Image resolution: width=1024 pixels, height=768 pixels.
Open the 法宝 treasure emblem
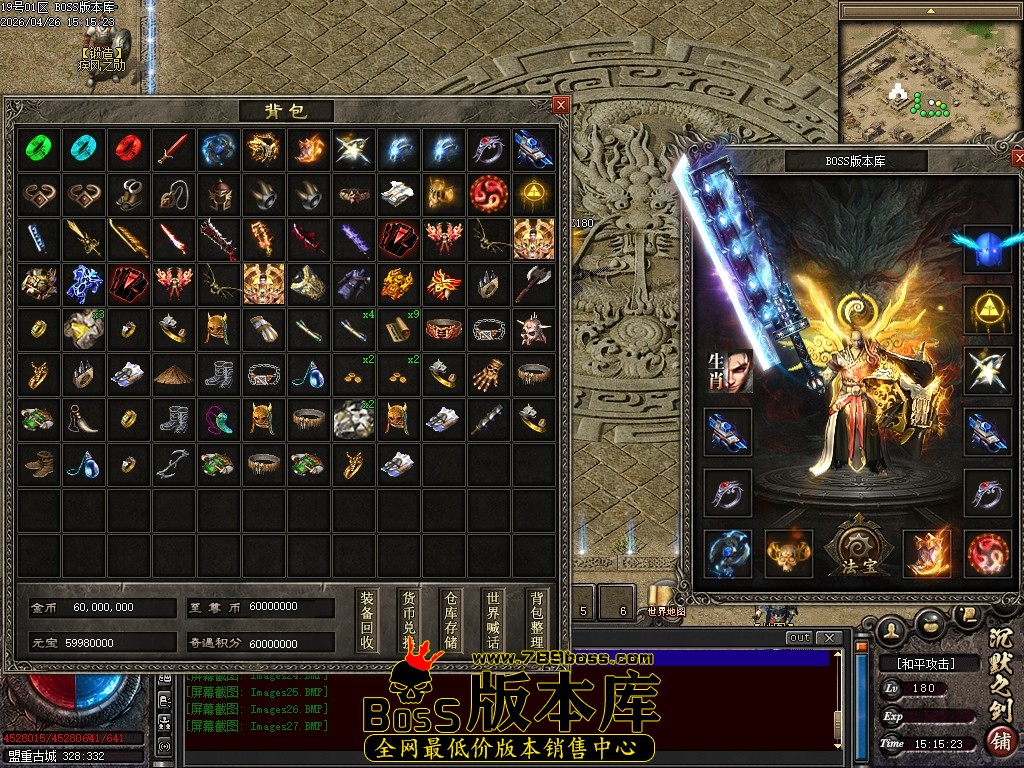coord(857,548)
